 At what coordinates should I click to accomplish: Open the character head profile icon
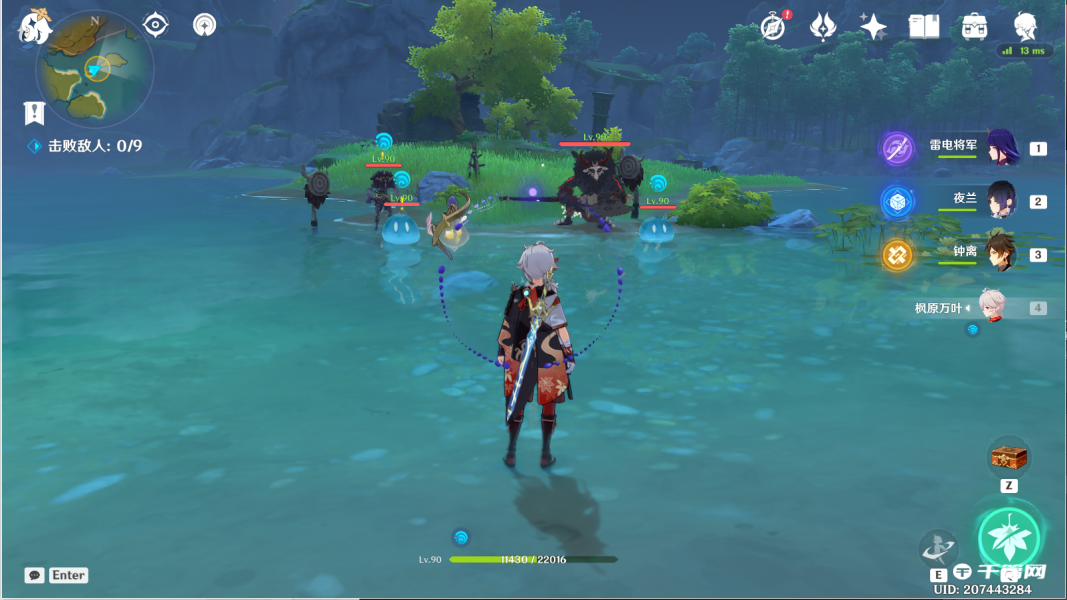1025,27
